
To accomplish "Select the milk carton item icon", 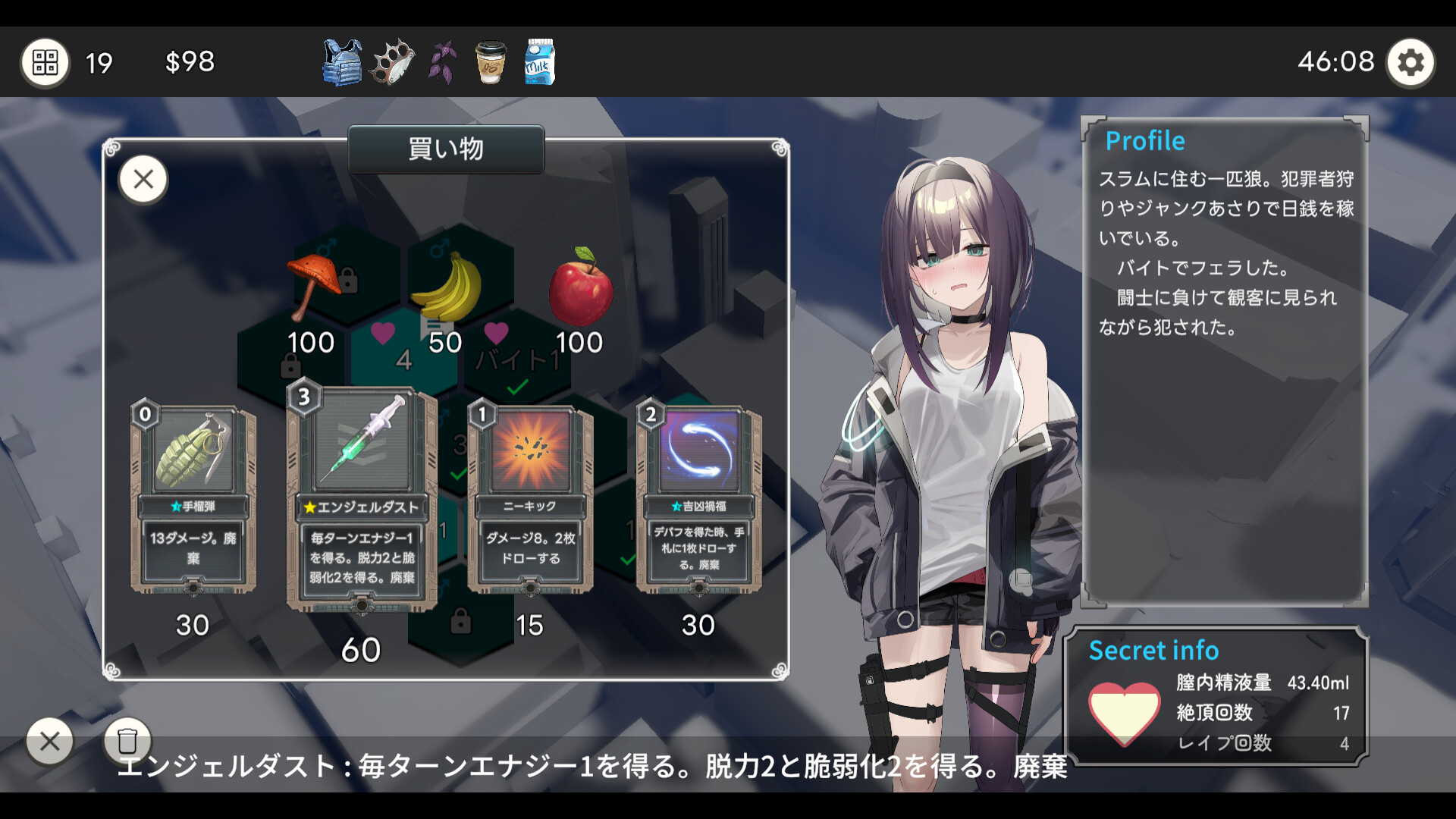I will click(541, 62).
